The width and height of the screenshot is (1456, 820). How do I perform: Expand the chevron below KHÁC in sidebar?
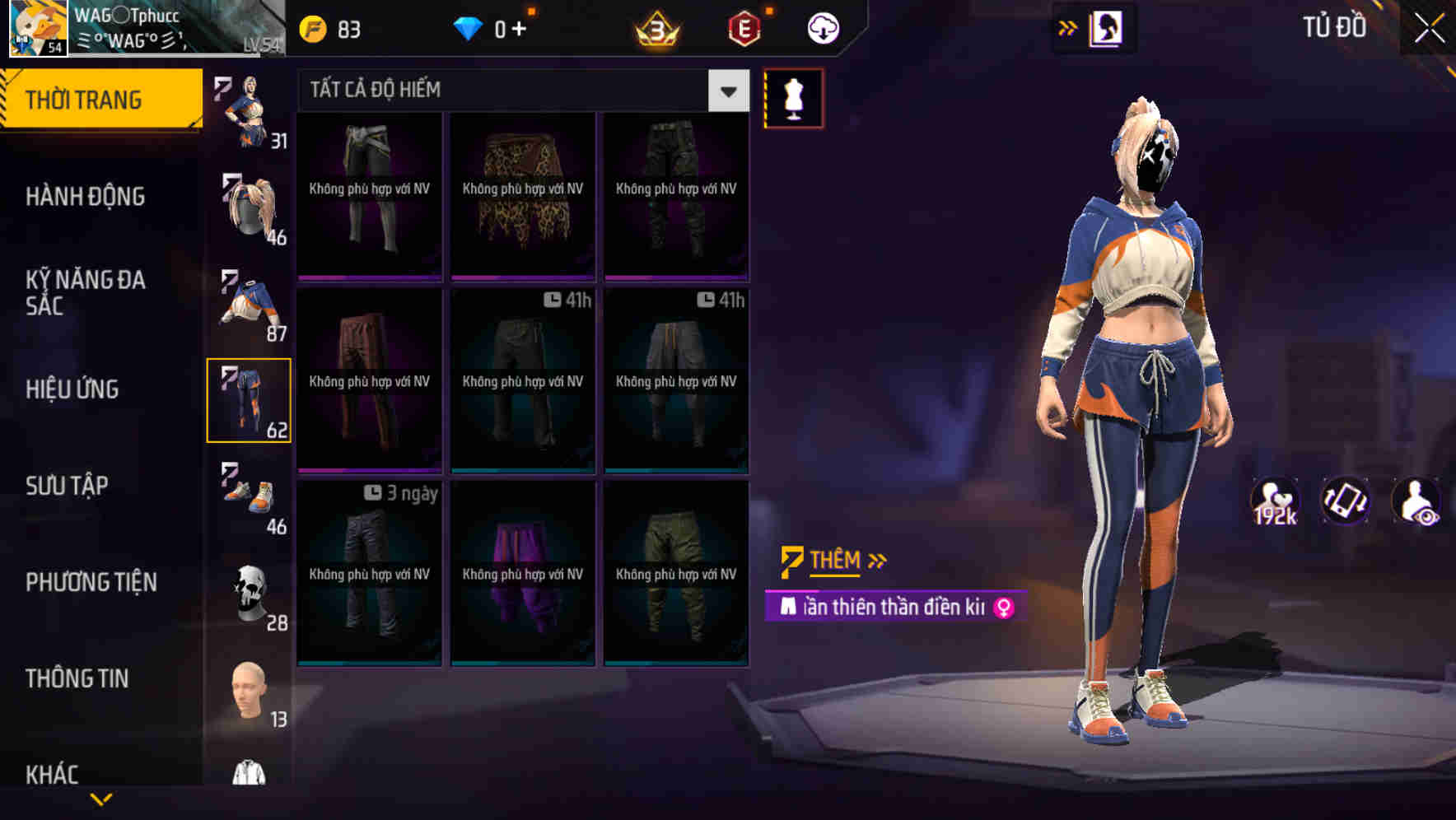[100, 800]
